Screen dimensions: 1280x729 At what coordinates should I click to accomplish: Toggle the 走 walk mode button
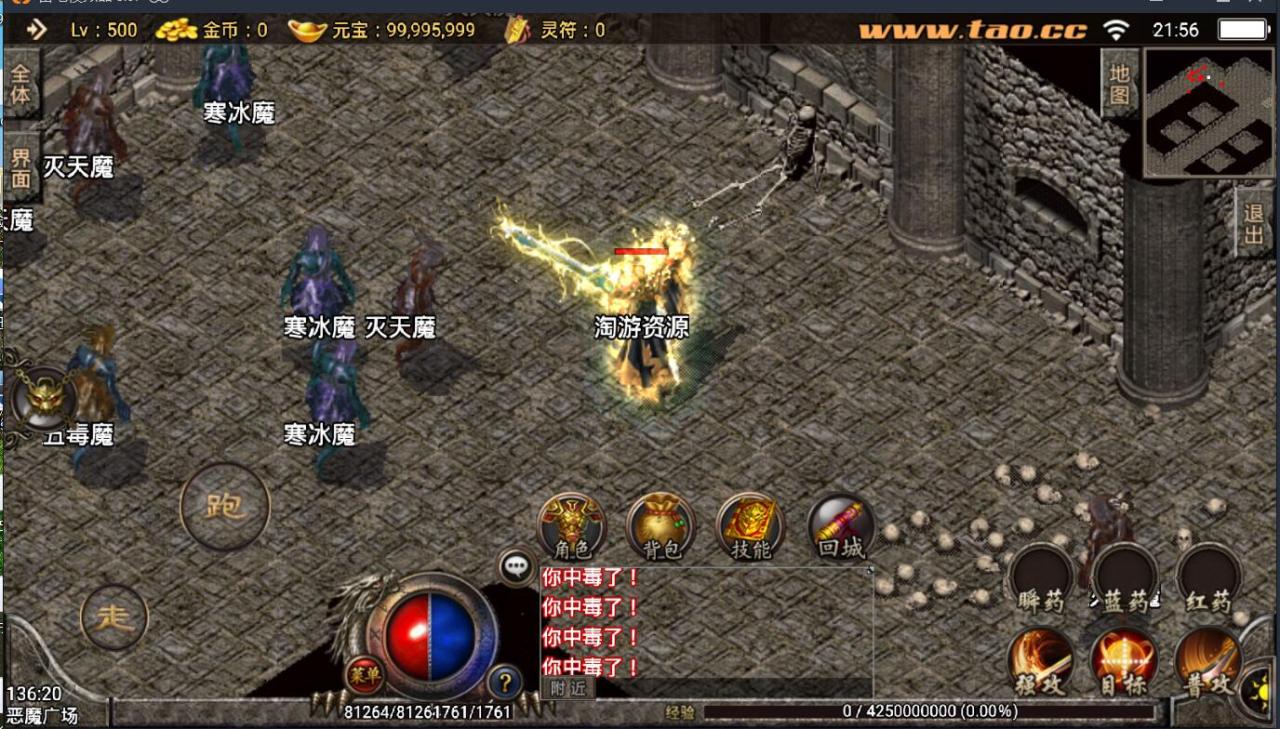(115, 617)
